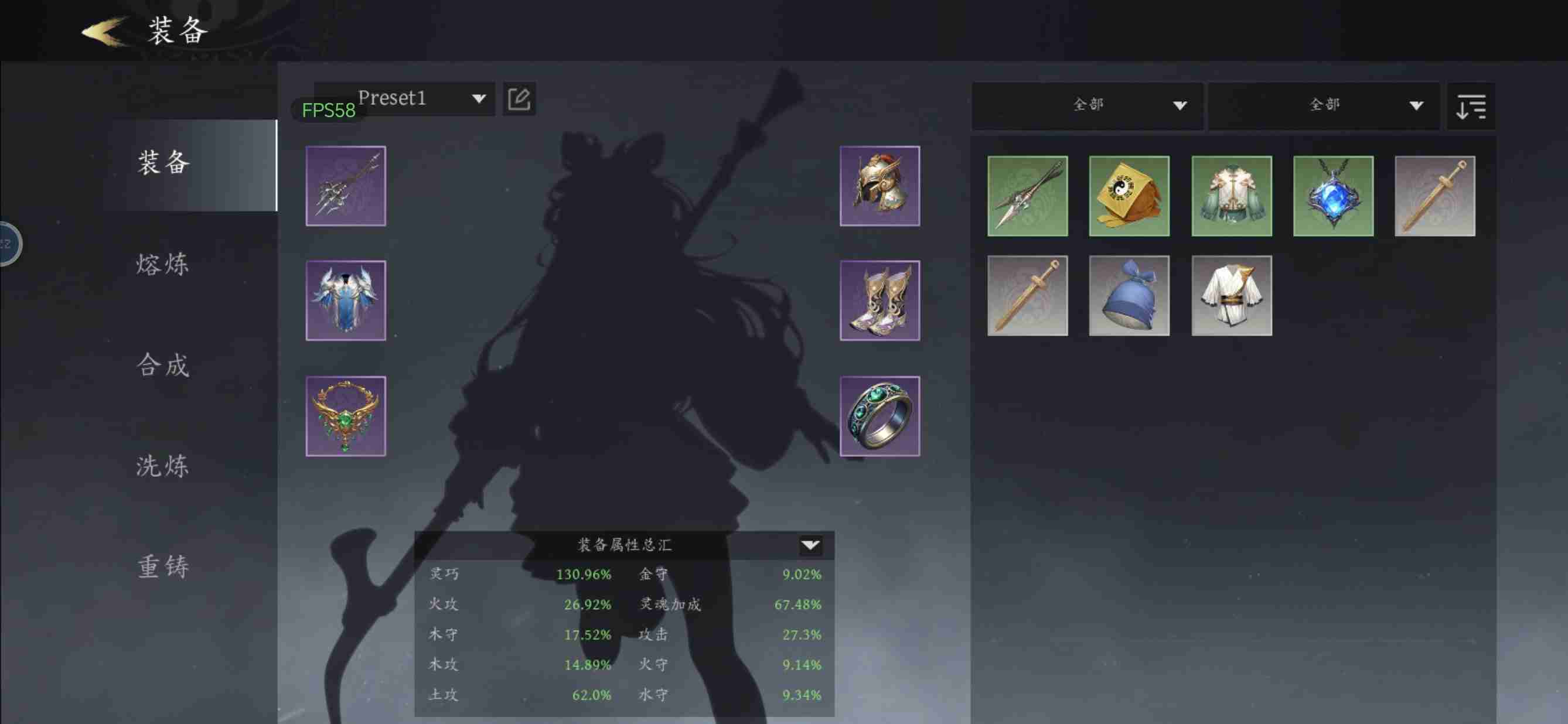
Task: Select the 合成 sidebar option
Action: click(x=161, y=365)
